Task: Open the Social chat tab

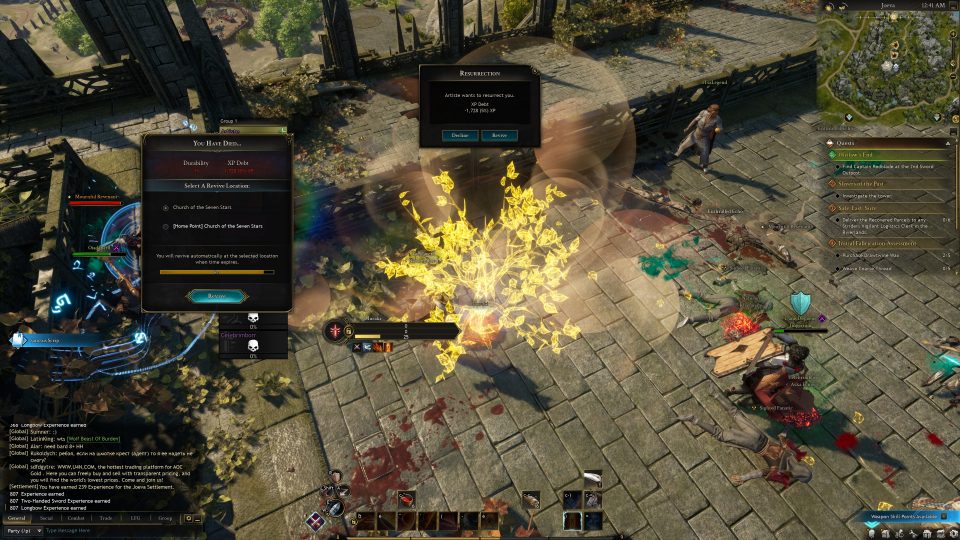Action: click(x=47, y=518)
